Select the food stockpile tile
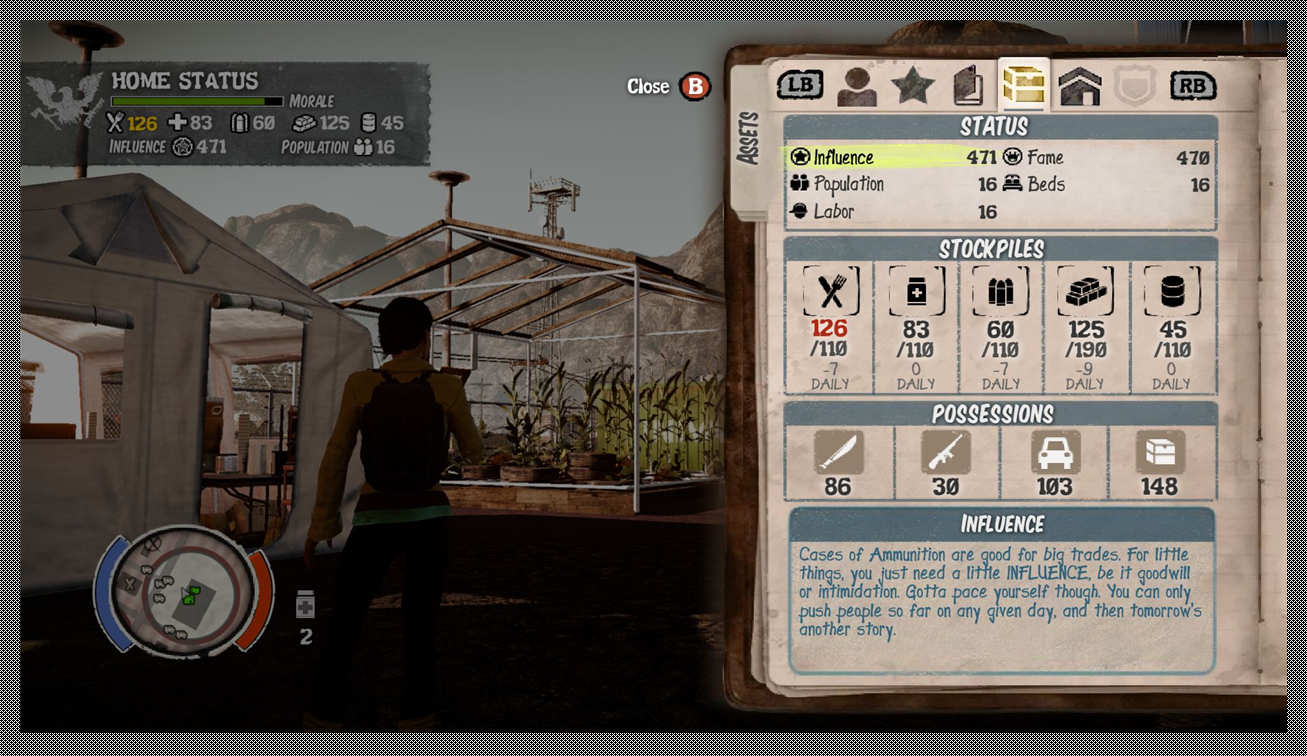The height and width of the screenshot is (756, 1307). [830, 327]
